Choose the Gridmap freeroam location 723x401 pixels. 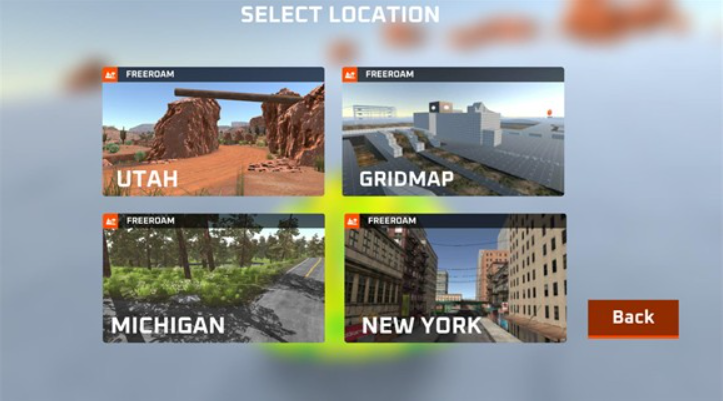[x=453, y=132]
